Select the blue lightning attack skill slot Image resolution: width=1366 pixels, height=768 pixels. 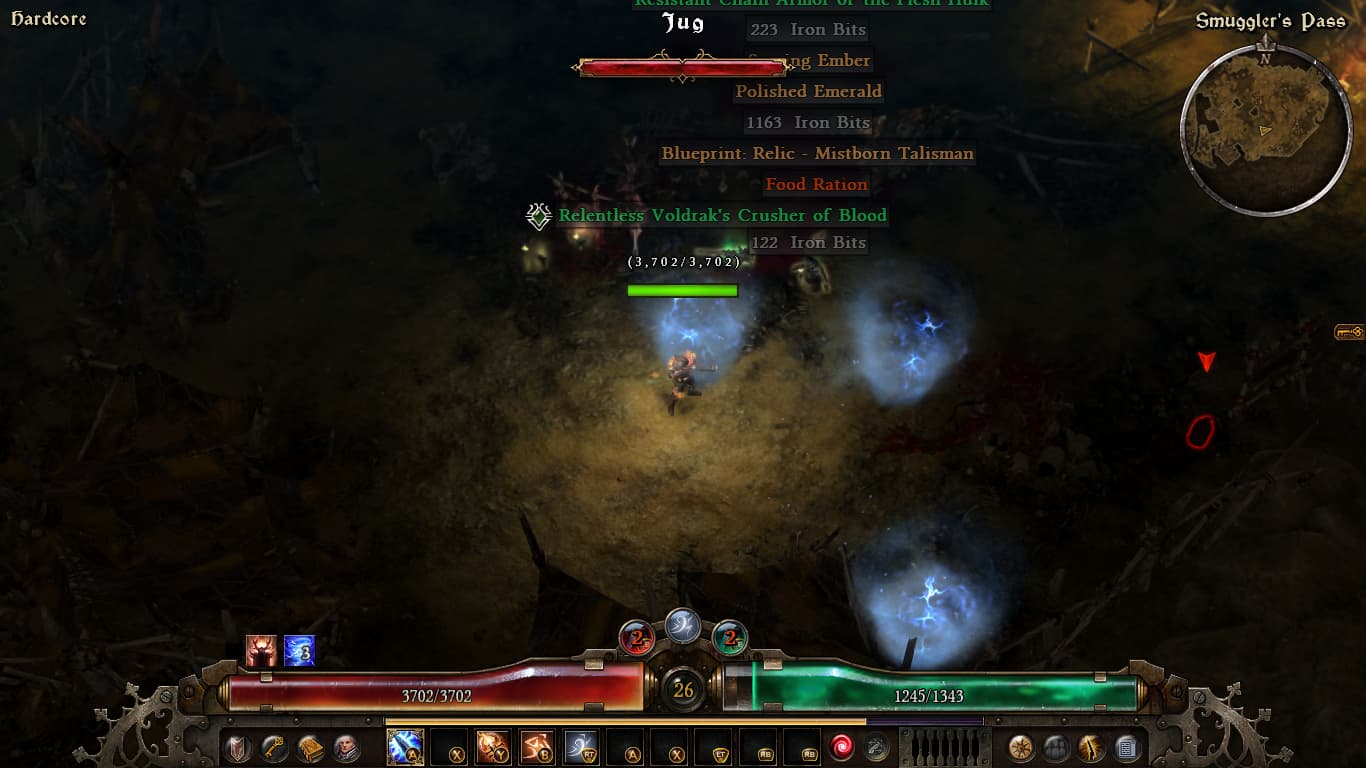tap(405, 747)
